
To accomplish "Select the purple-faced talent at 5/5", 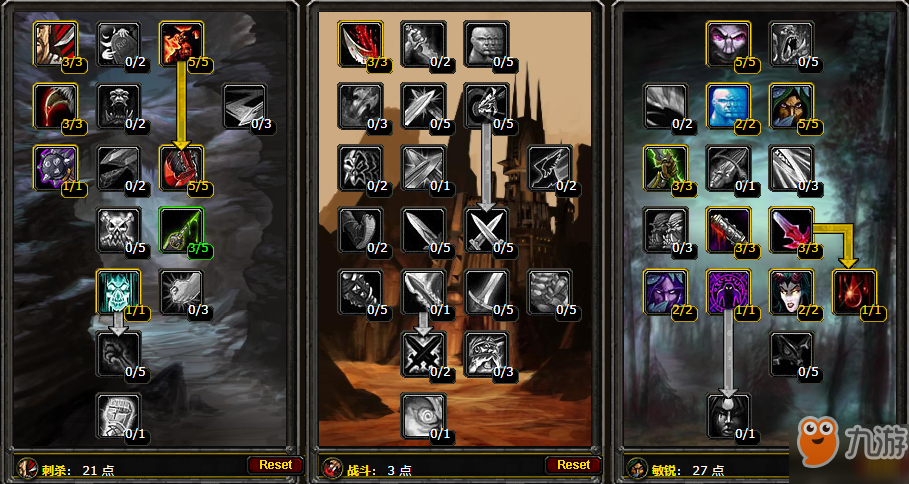I will click(x=728, y=43).
